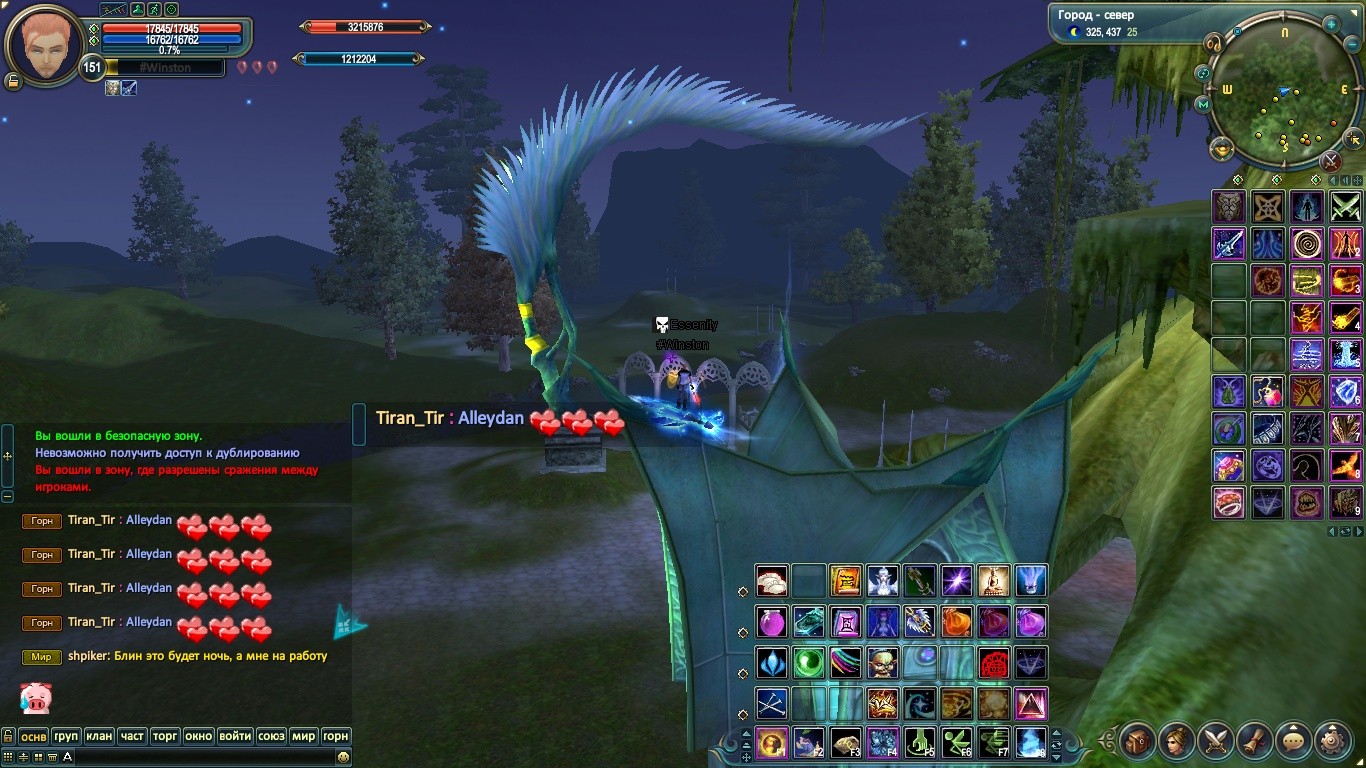The image size is (1366, 768).
Task: Activate the F5 green hand skill
Action: coord(920,742)
